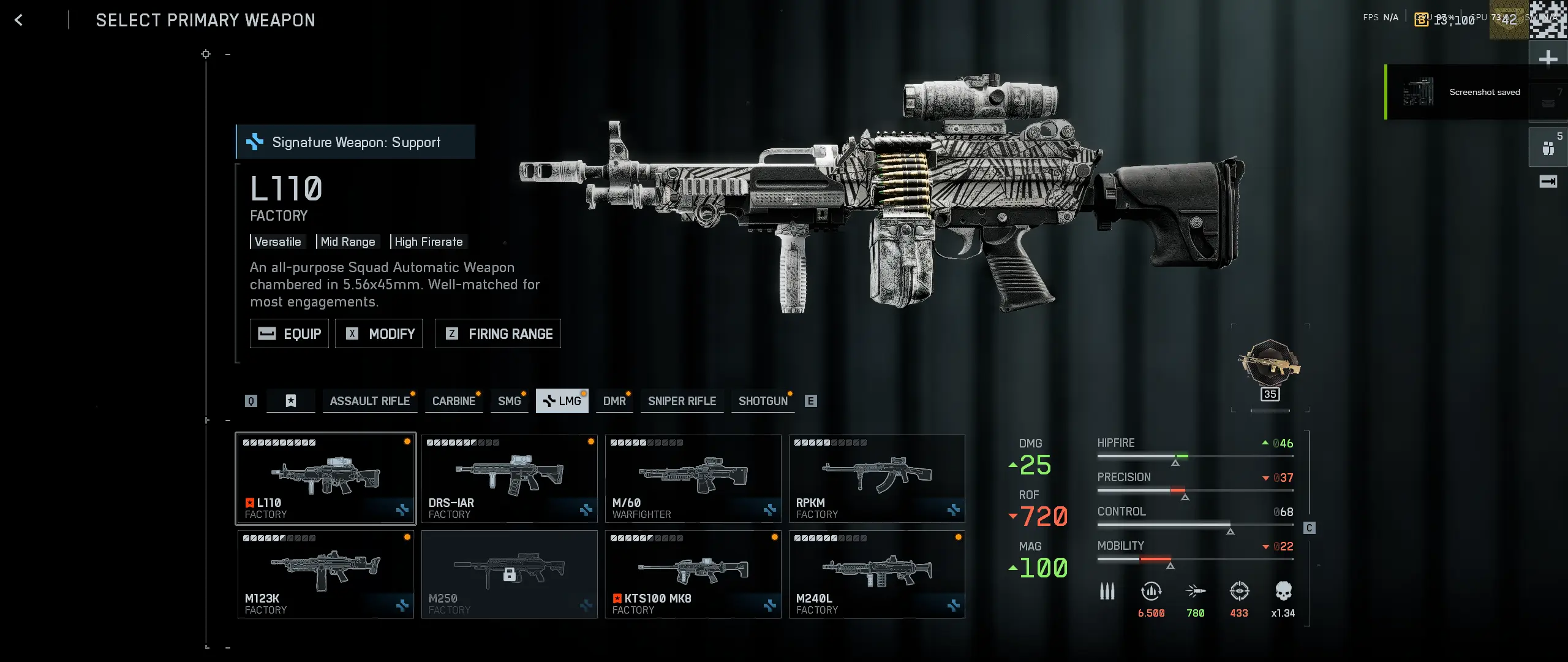Switch to the Carbine category
The width and height of the screenshot is (1568, 662).
click(x=454, y=401)
